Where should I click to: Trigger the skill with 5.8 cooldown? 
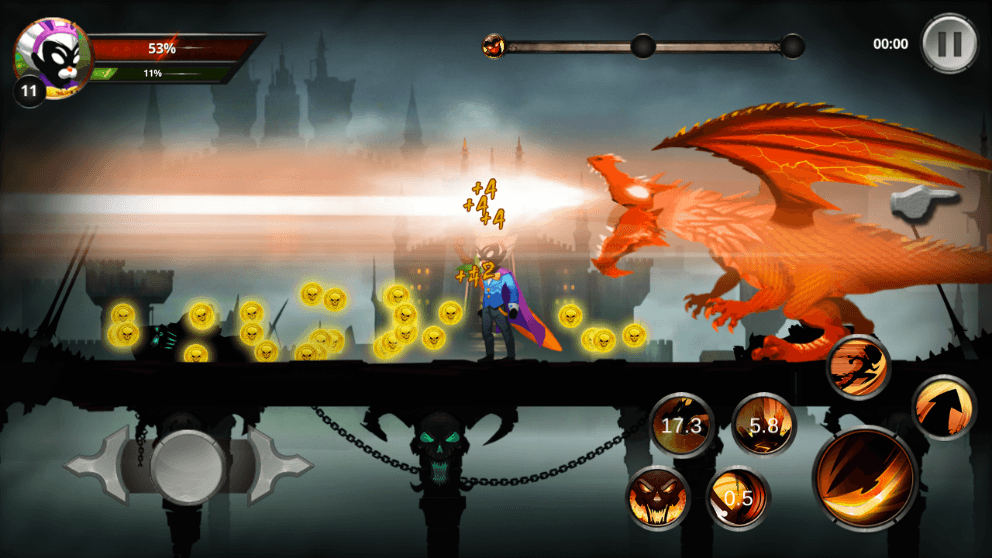click(764, 424)
